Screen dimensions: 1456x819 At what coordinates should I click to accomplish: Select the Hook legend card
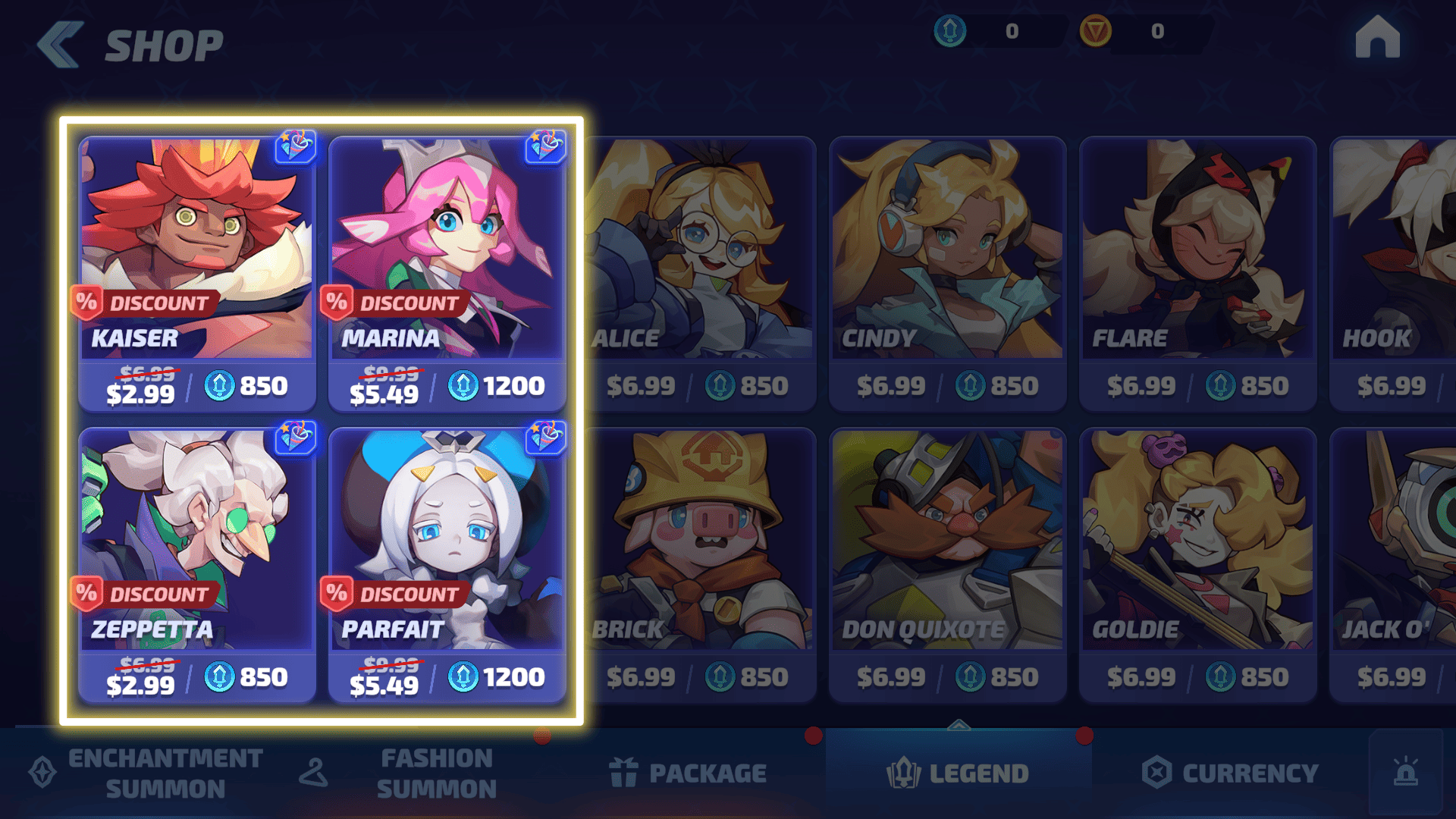(1394, 273)
